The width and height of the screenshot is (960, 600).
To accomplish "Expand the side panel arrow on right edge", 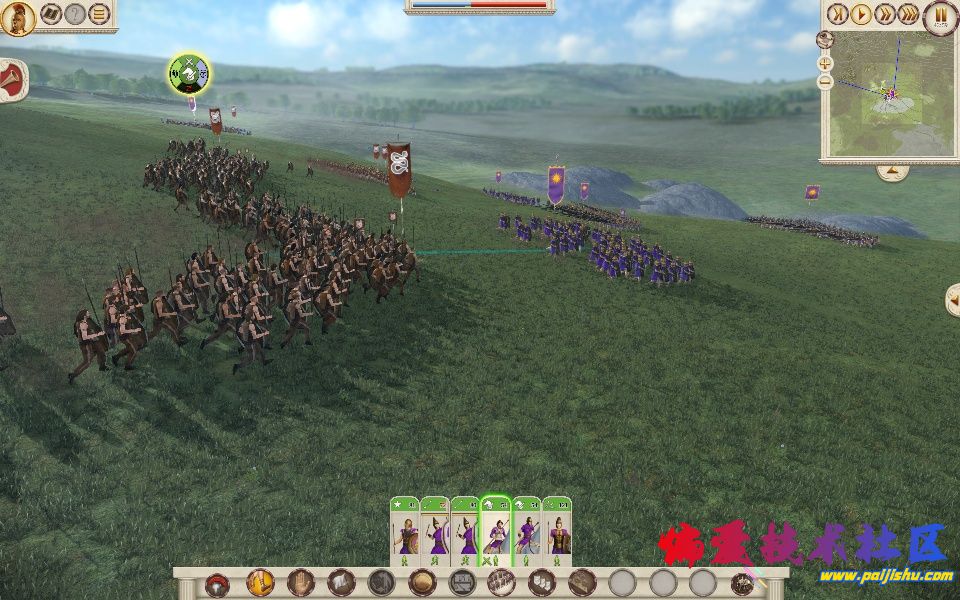I will (x=952, y=298).
